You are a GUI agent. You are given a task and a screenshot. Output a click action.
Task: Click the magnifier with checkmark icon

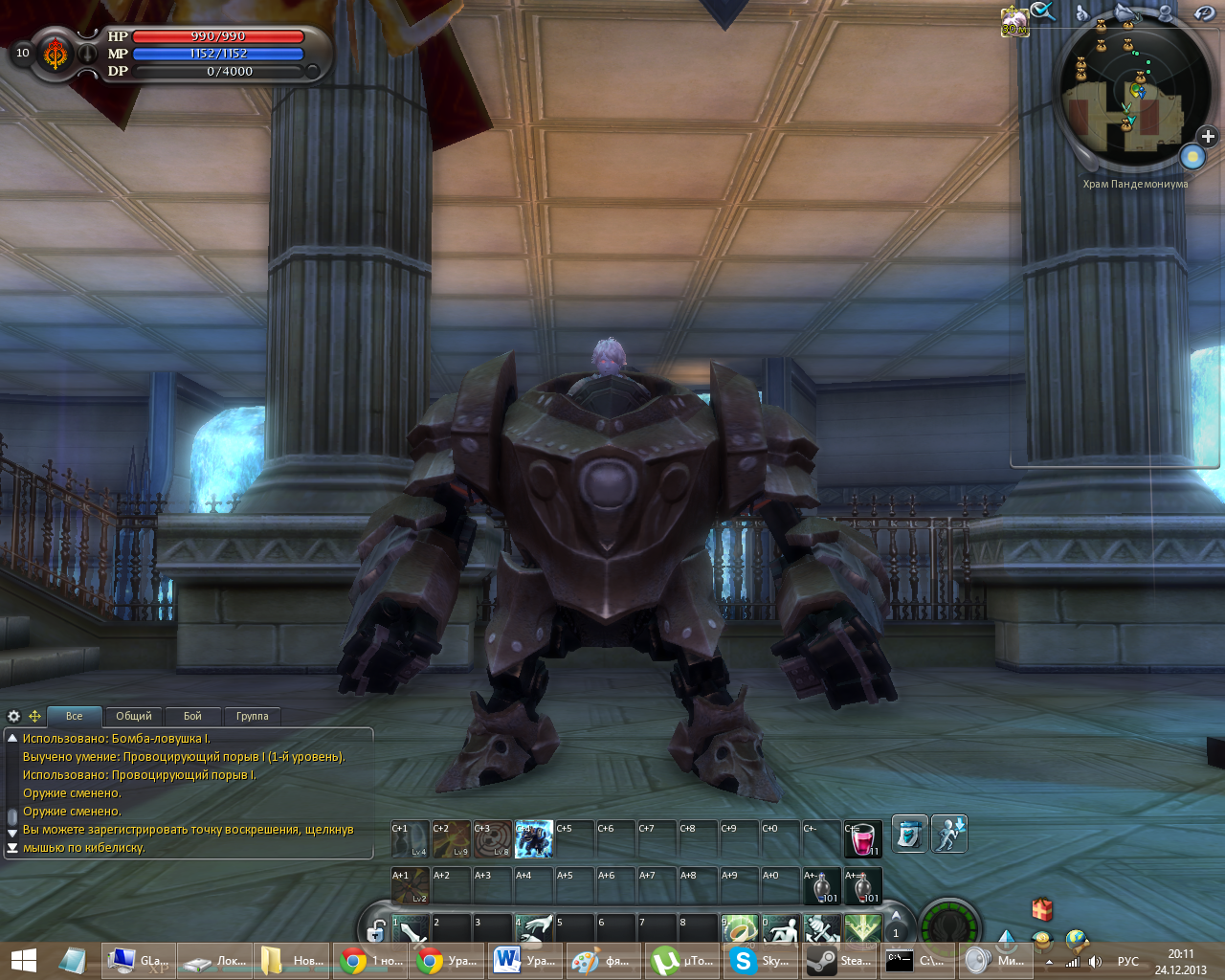[1043, 11]
